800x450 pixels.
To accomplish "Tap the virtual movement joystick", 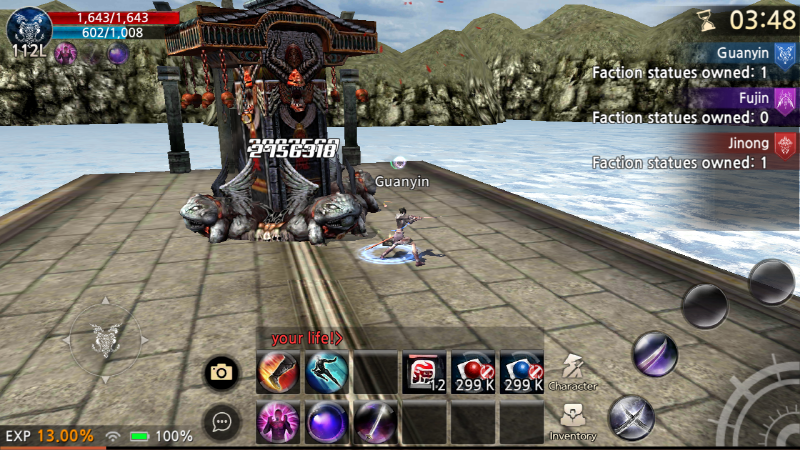I will click(105, 341).
